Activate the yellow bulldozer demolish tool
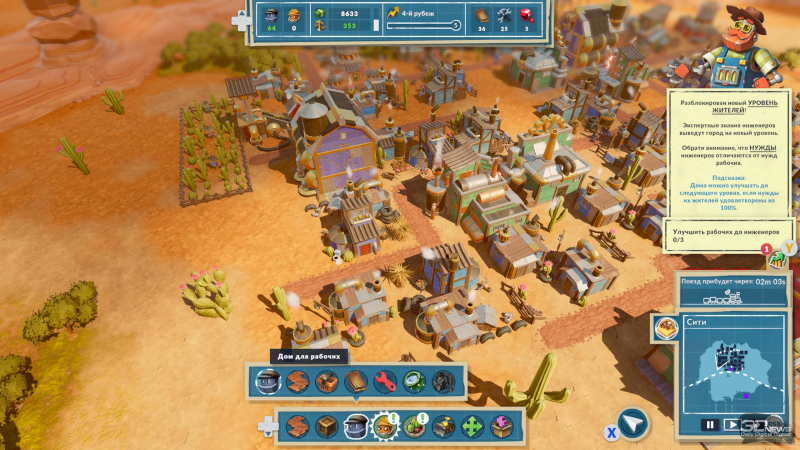The height and width of the screenshot is (450, 800). (x=443, y=426)
